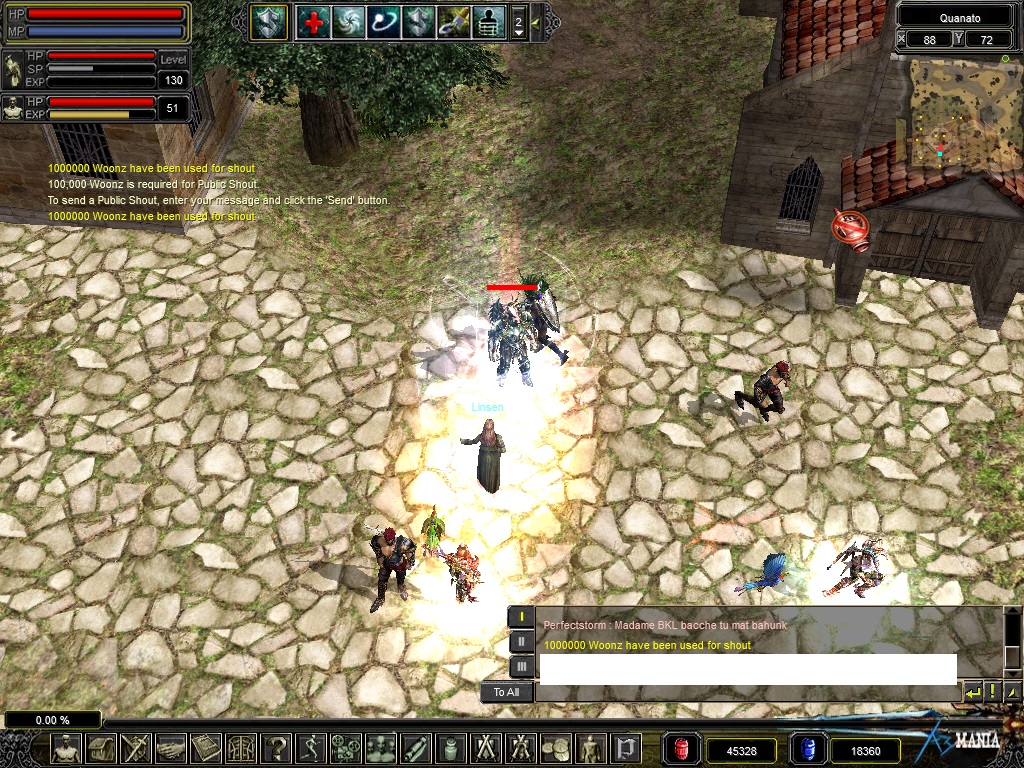Activate the silhouette figure skill icon
Screen dimensions: 1024x768
click(x=489, y=21)
